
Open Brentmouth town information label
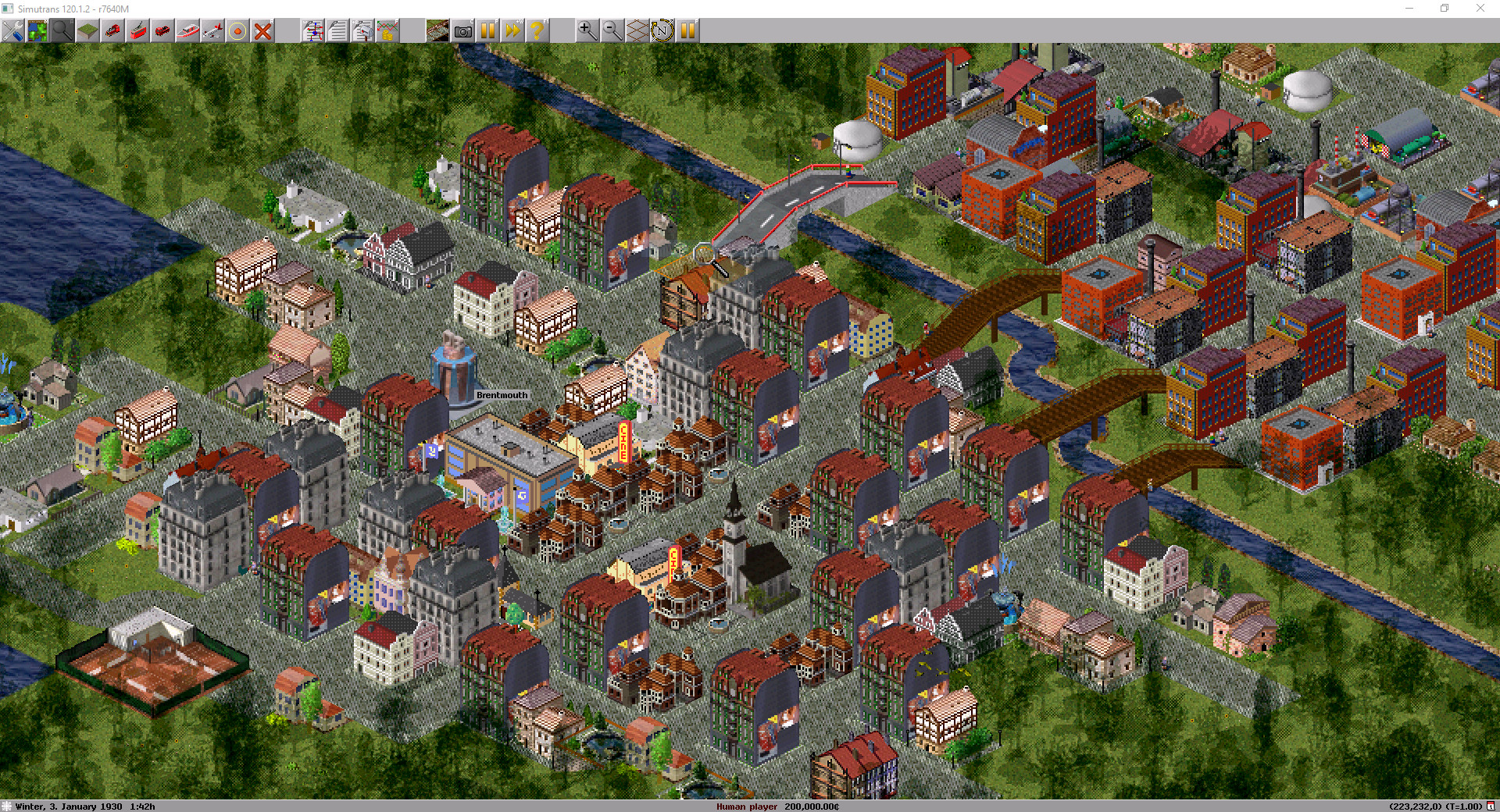pyautogui.click(x=502, y=395)
